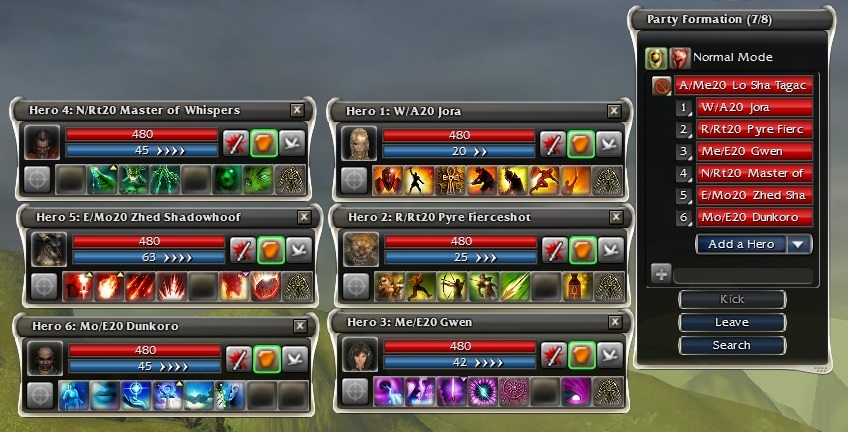
Task: Leave the party
Action: click(x=732, y=323)
